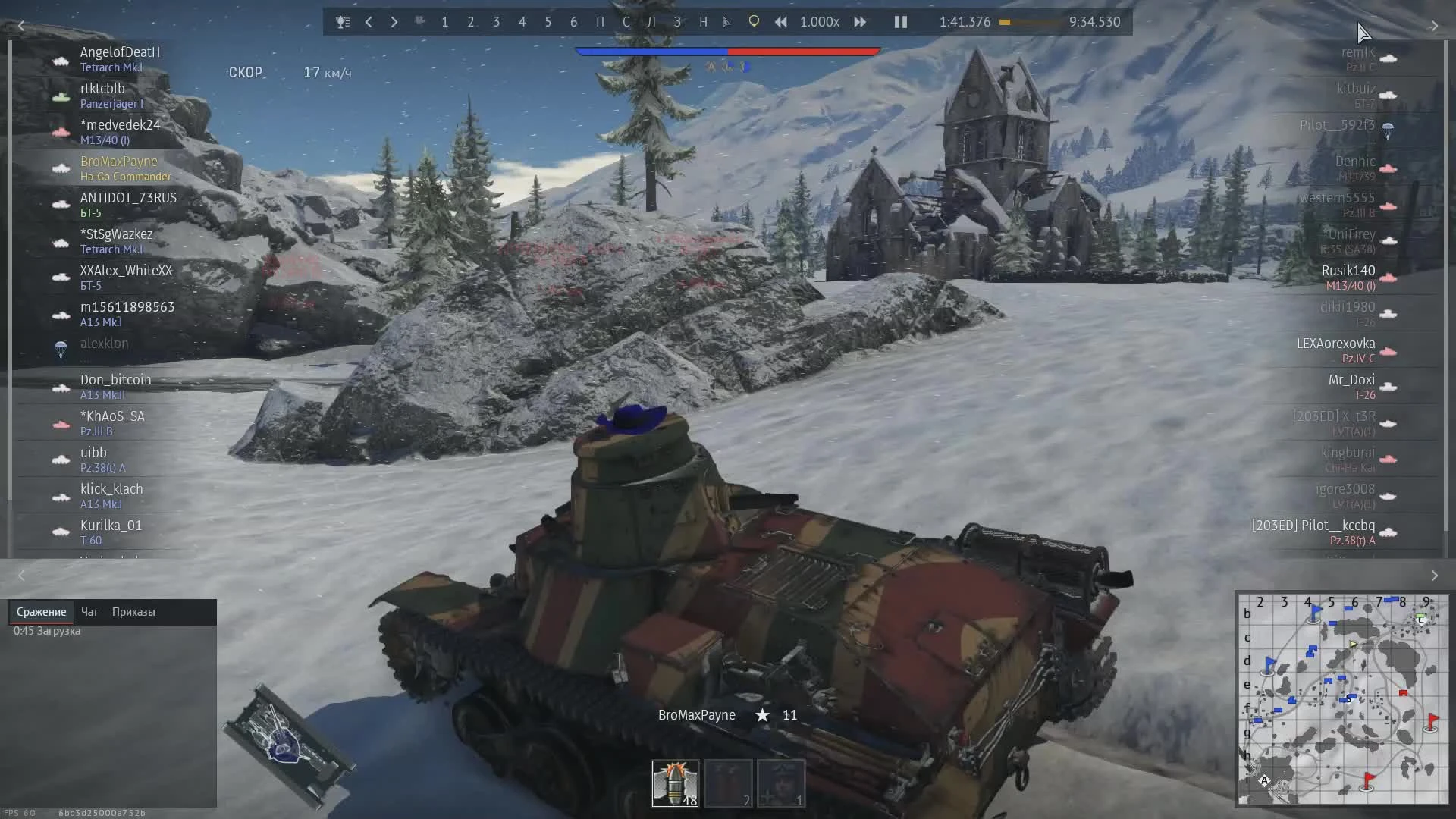
Task: Open the Приказы tab
Action: pos(133,612)
